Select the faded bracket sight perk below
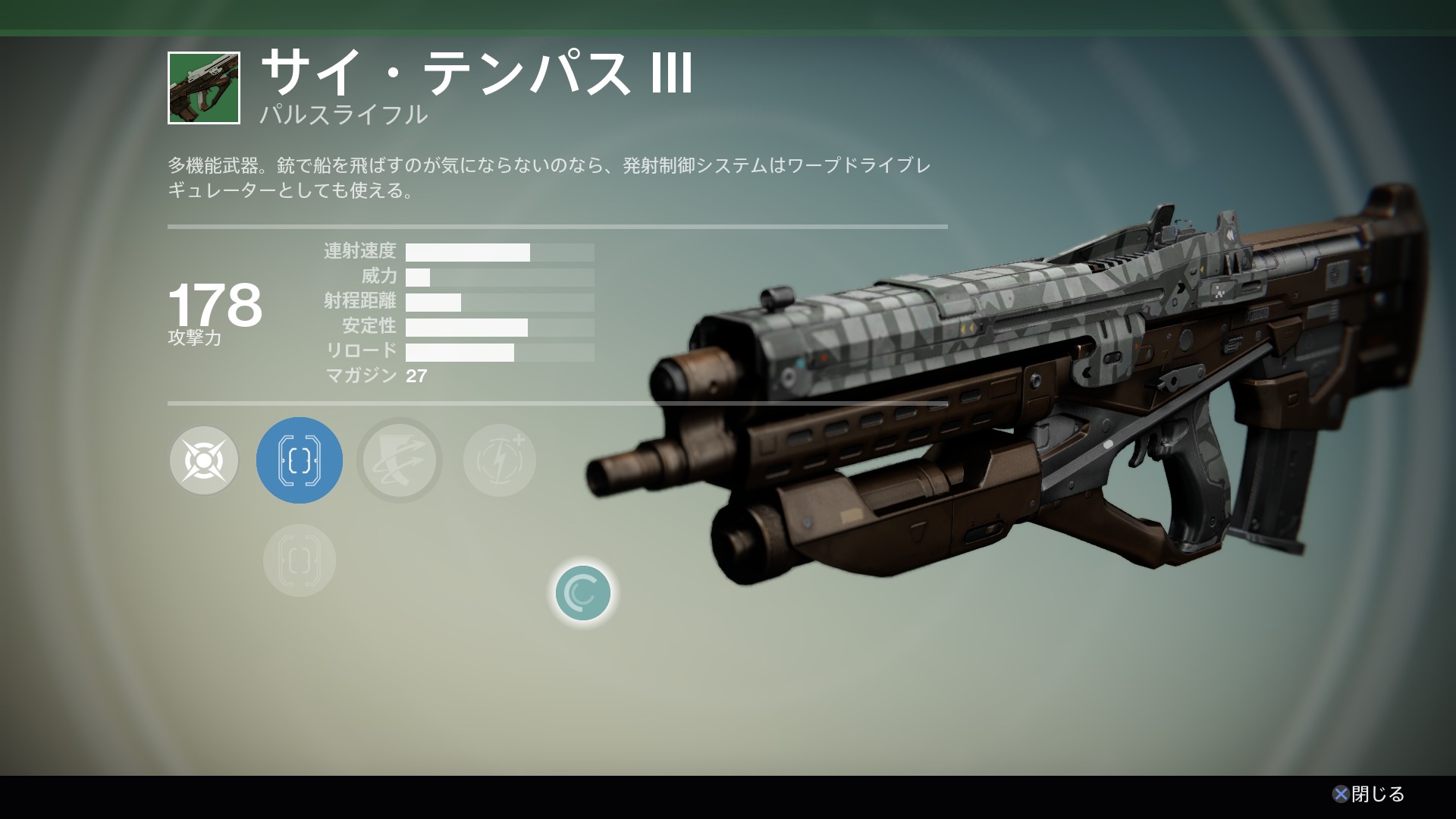 coord(300,560)
